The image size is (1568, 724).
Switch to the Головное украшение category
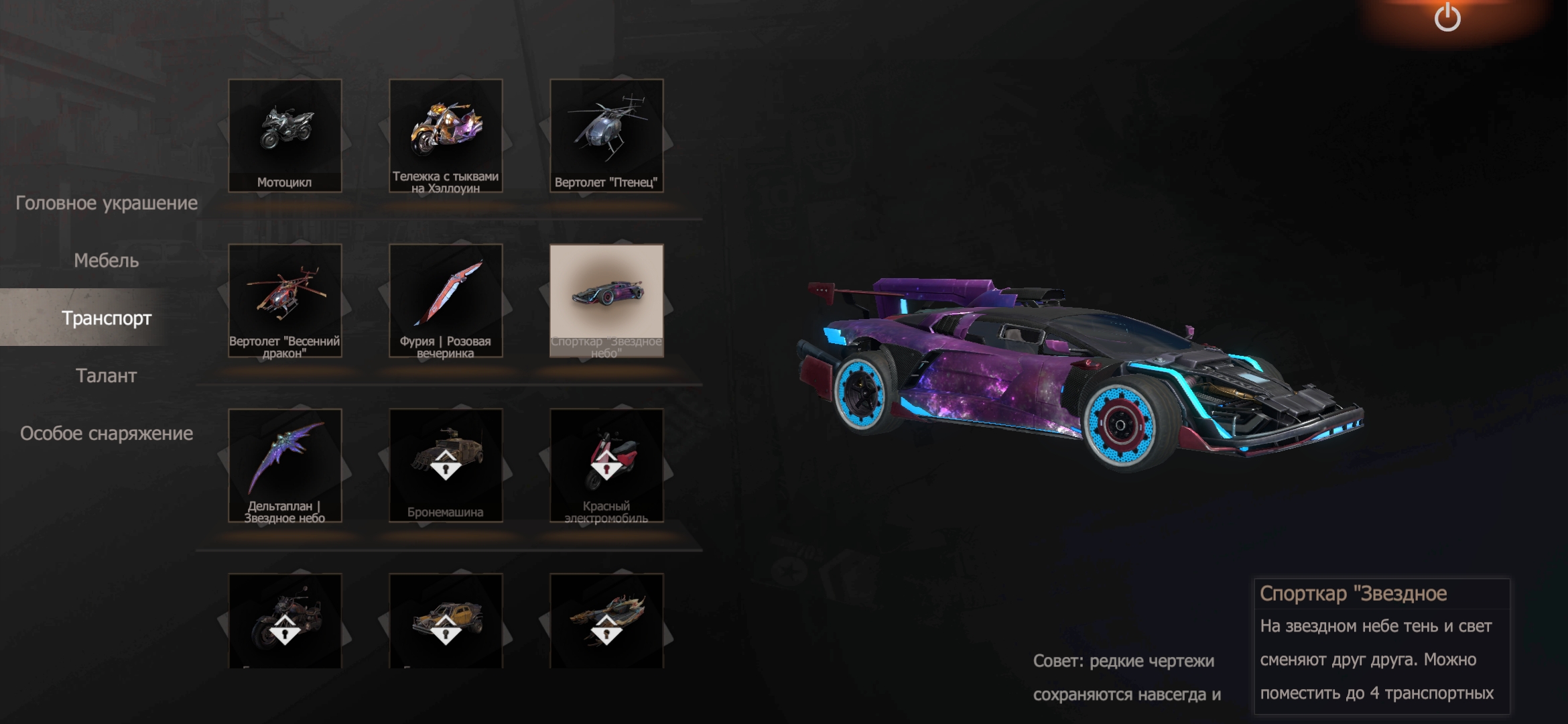click(107, 203)
